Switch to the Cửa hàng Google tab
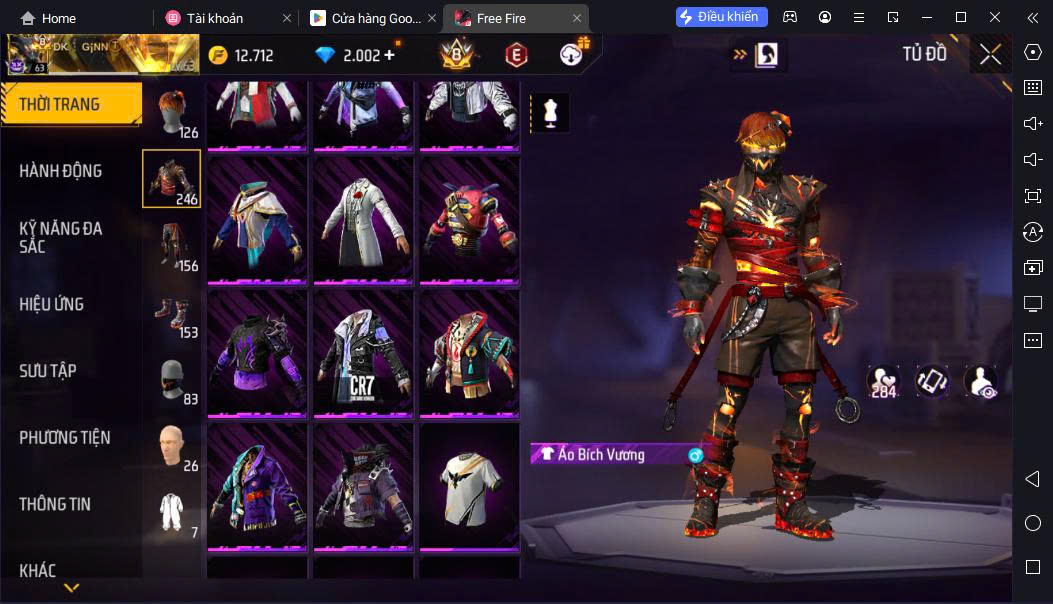This screenshot has height=604, width=1053. (364, 18)
